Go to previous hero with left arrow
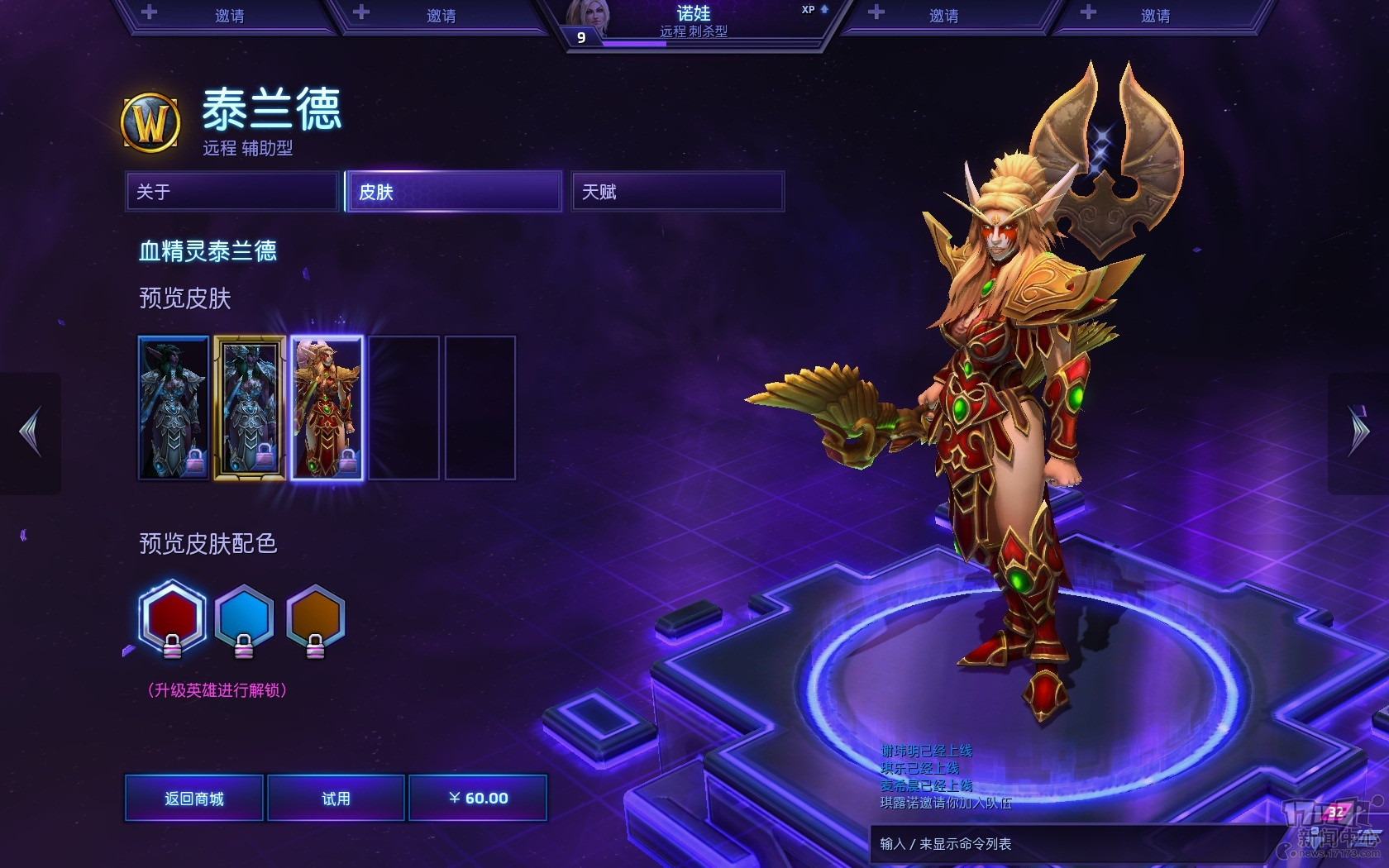This screenshot has height=868, width=1389. tap(31, 432)
